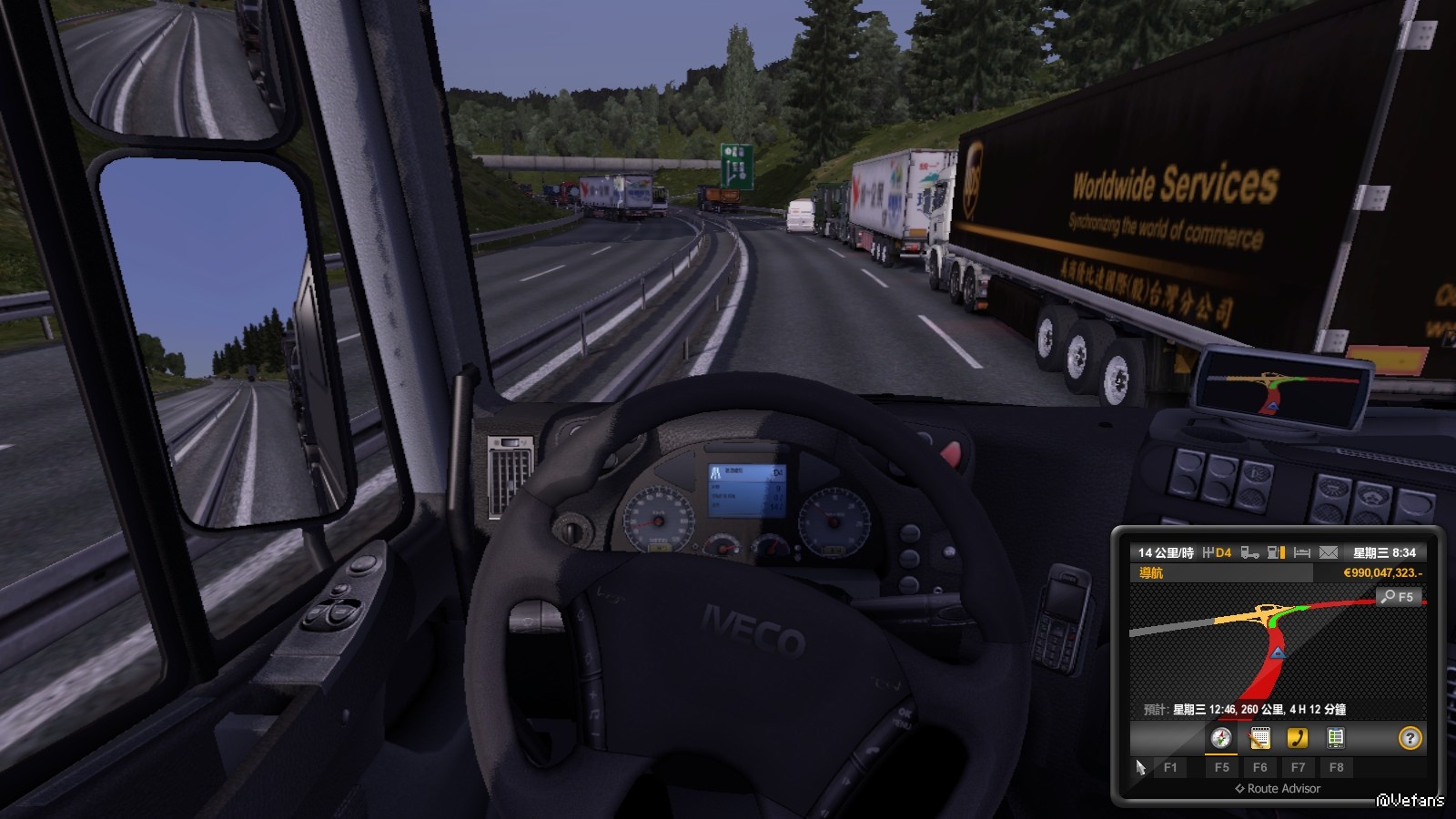This screenshot has width=1456, height=819.
Task: Open the Route Advisor help question mark
Action: 1410,738
